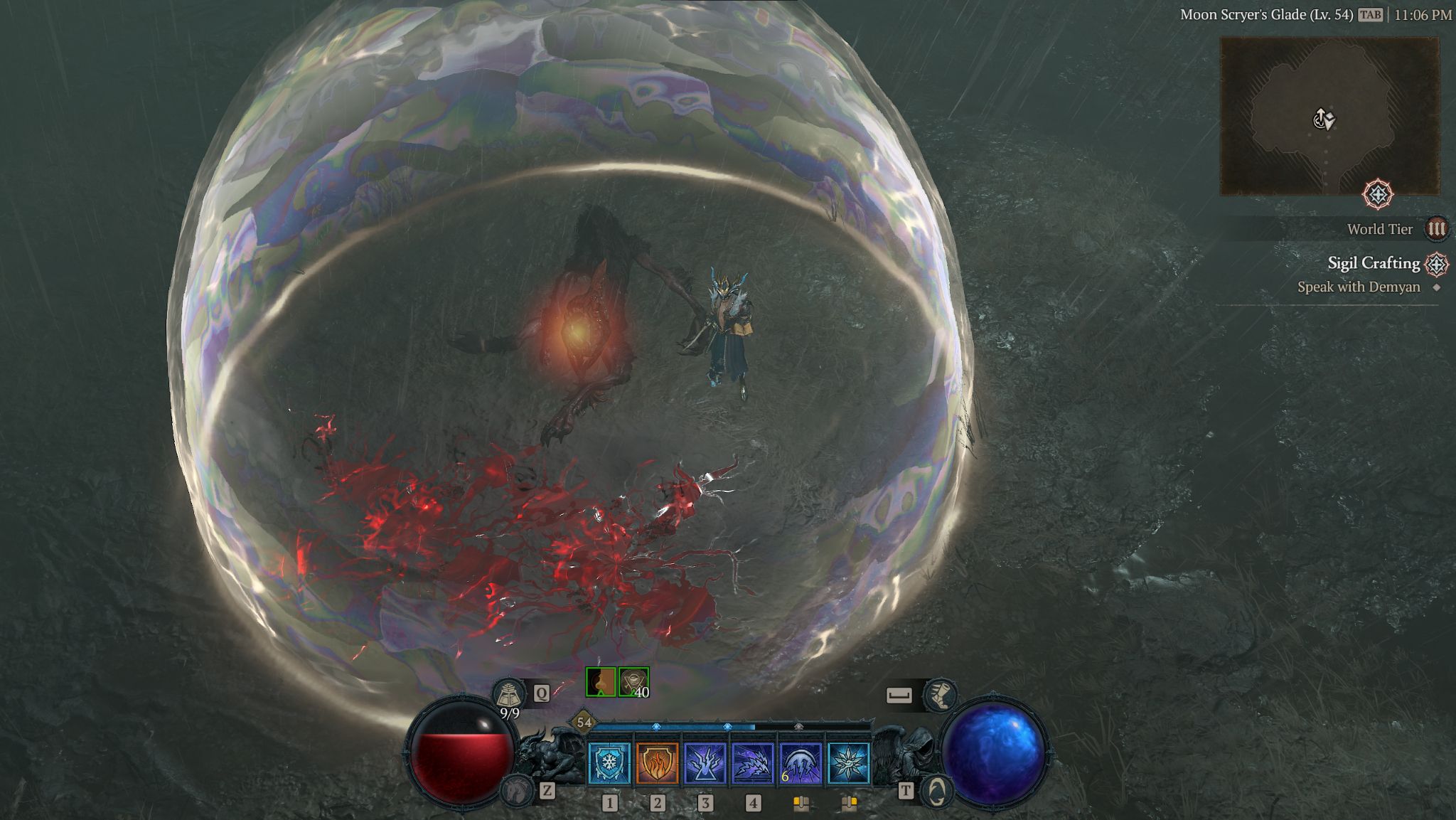This screenshot has width=1456, height=820.
Task: Drink the healing potion with 9/9 charges
Action: 509,693
